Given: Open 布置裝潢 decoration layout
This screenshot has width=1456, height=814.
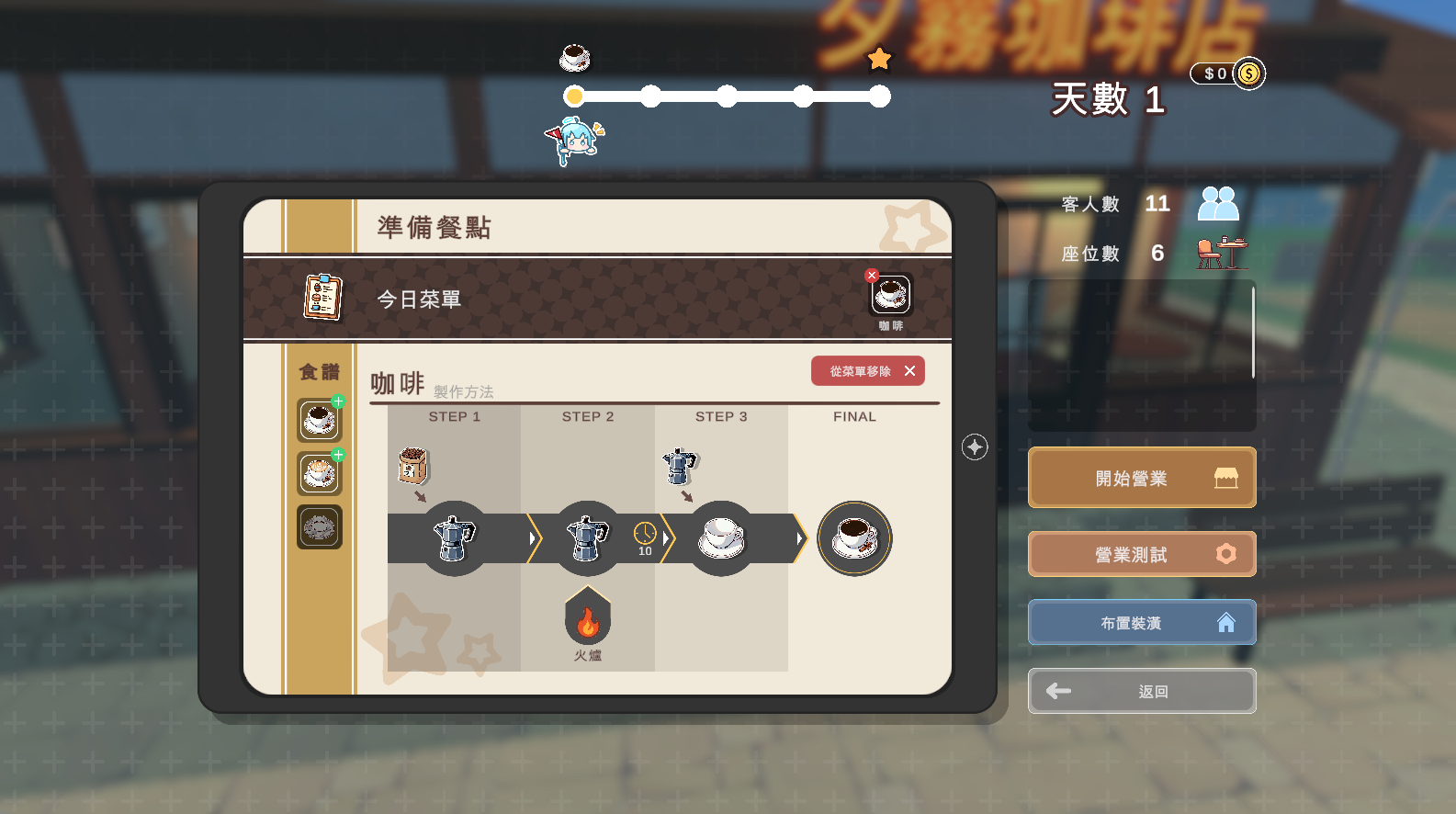Looking at the screenshot, I should pos(1141,623).
